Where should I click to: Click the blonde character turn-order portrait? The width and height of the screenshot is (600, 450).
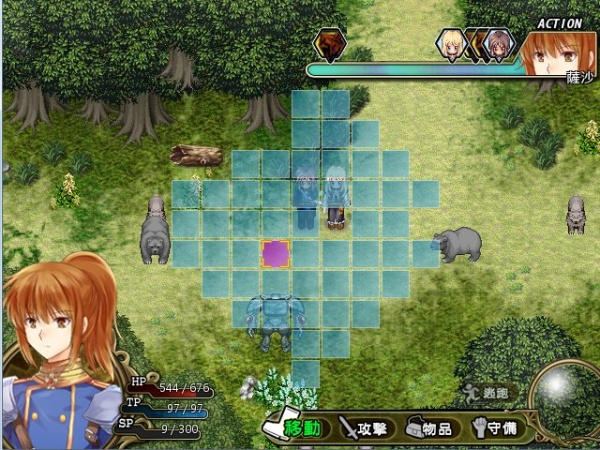click(453, 44)
